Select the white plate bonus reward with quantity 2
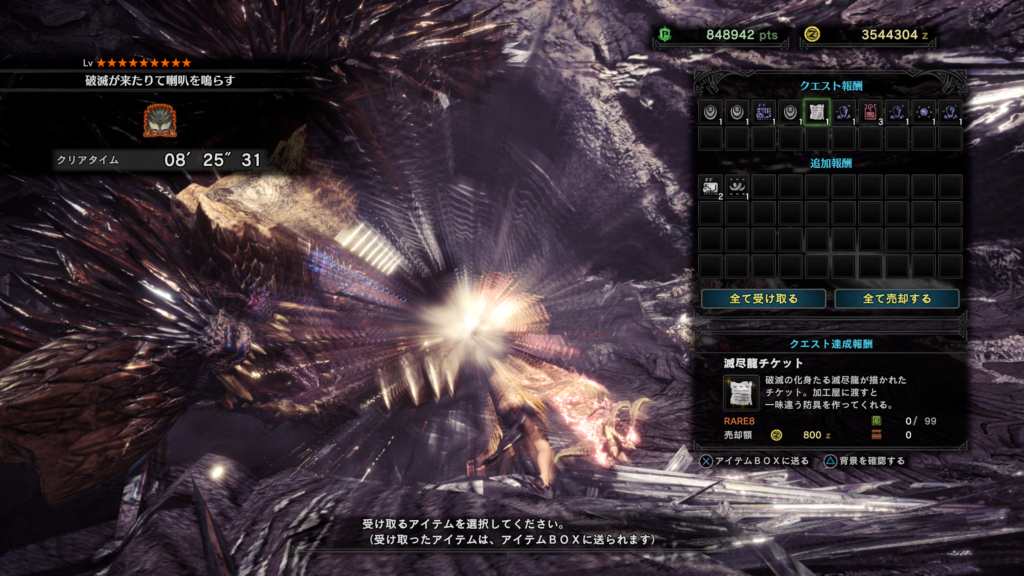The width and height of the screenshot is (1024, 576). (x=710, y=186)
